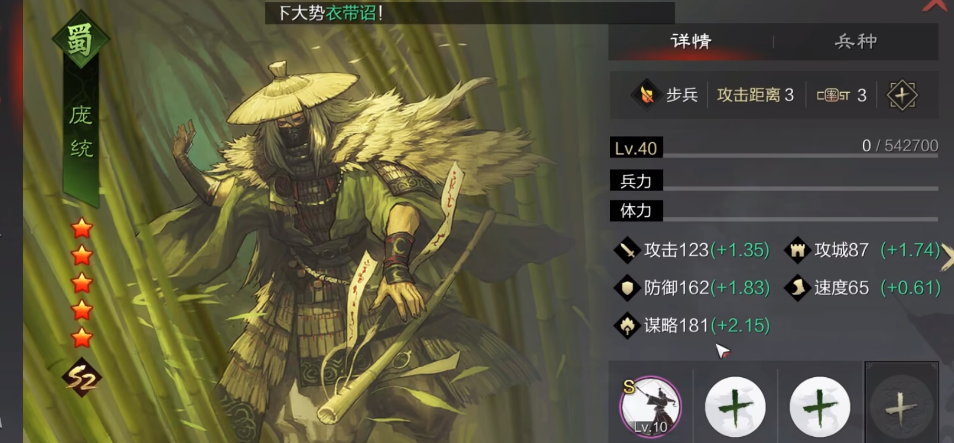This screenshot has height=443, width=954.
Task: Open the 兵种 troop type tab
Action: point(856,42)
